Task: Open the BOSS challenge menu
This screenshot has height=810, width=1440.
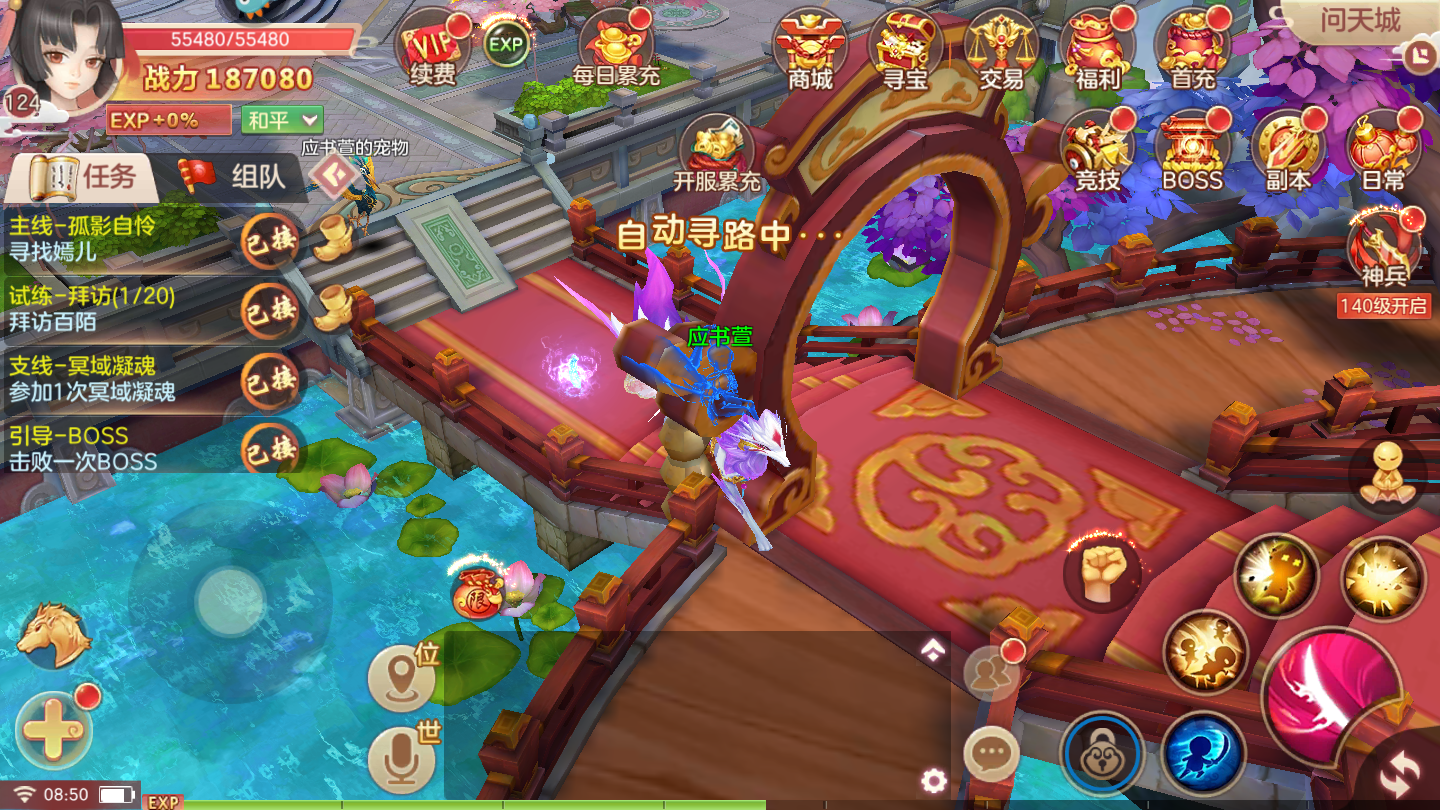Action: [x=1192, y=152]
